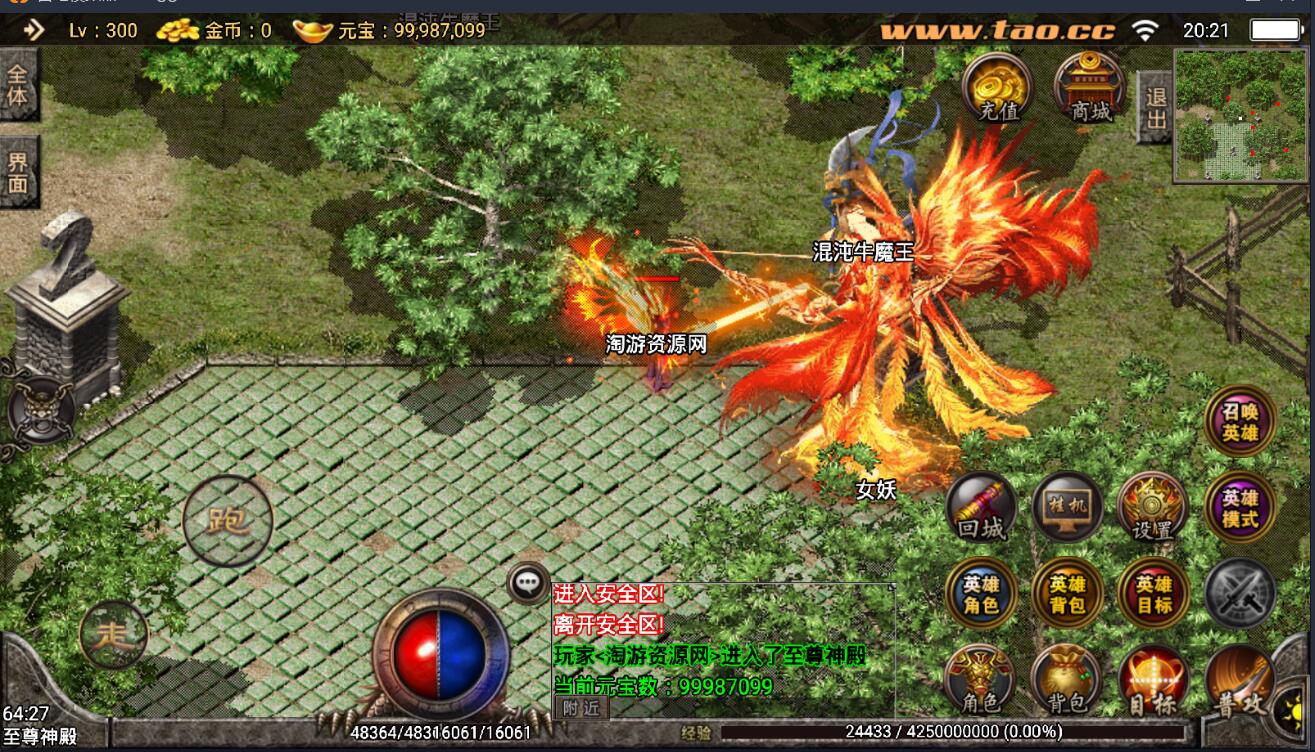
Task: Use the 回城 return-to-town scroll
Action: (x=981, y=508)
